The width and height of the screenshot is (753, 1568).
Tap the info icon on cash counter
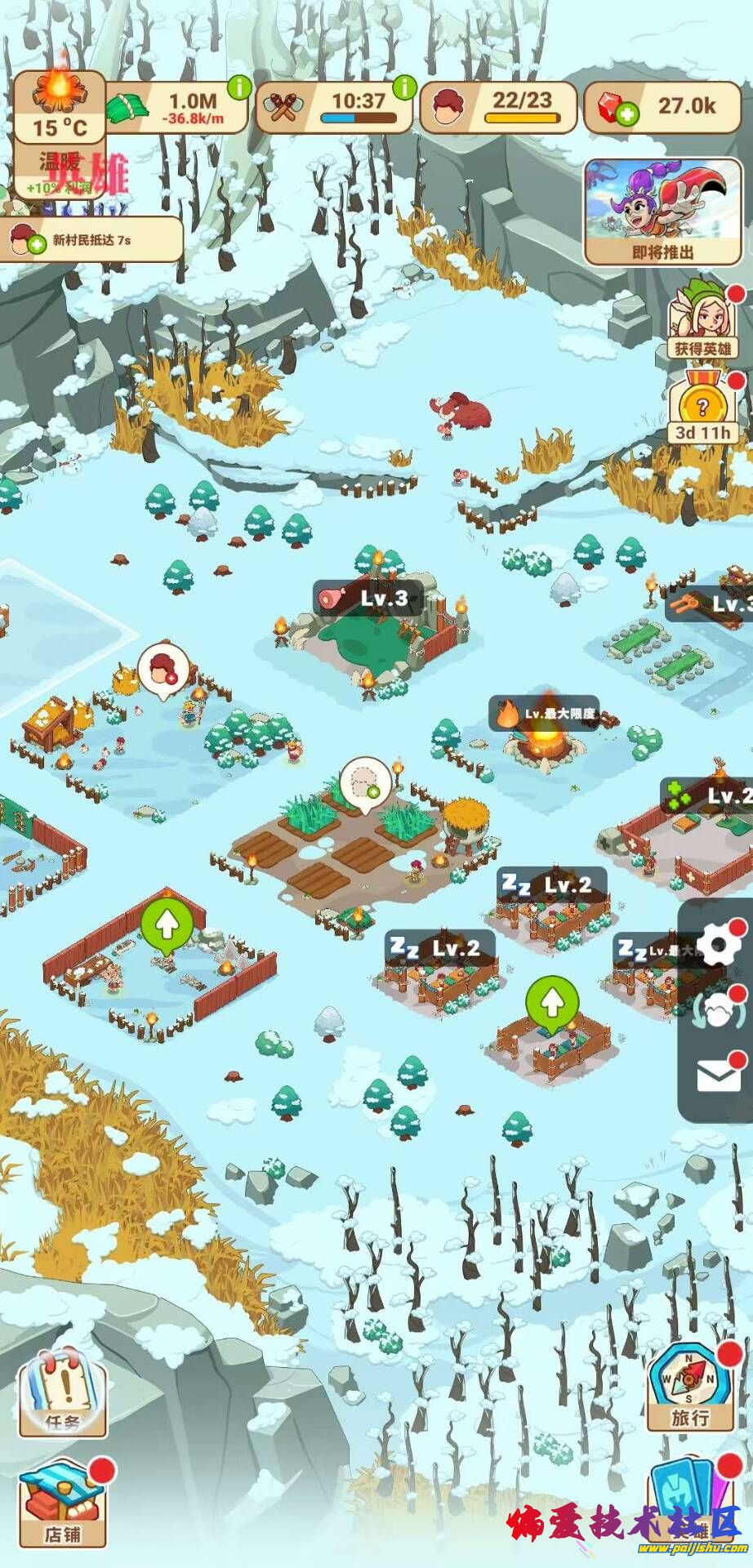point(238,87)
